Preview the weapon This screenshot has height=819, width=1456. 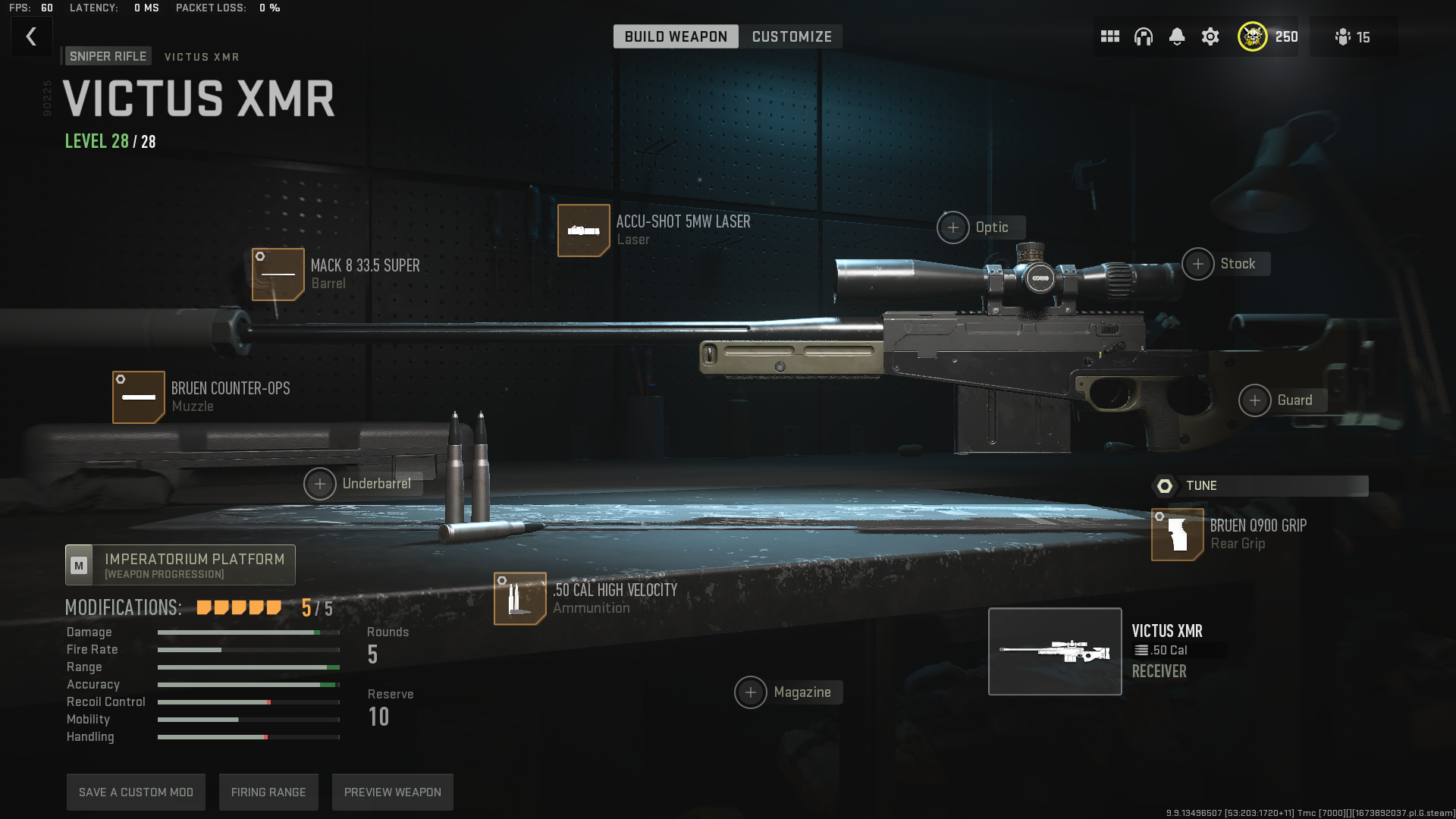(392, 792)
